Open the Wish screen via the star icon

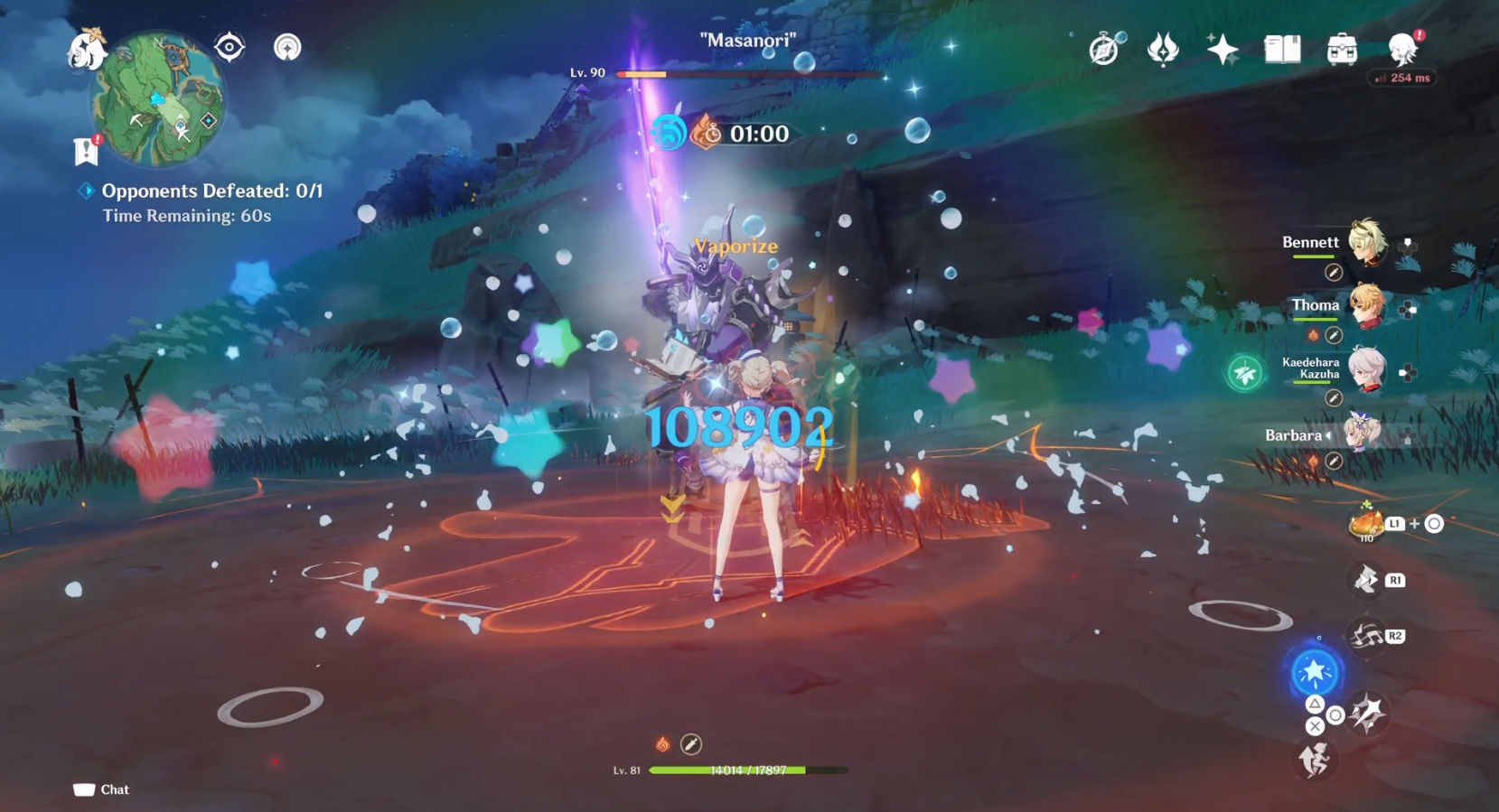pyautogui.click(x=1223, y=50)
